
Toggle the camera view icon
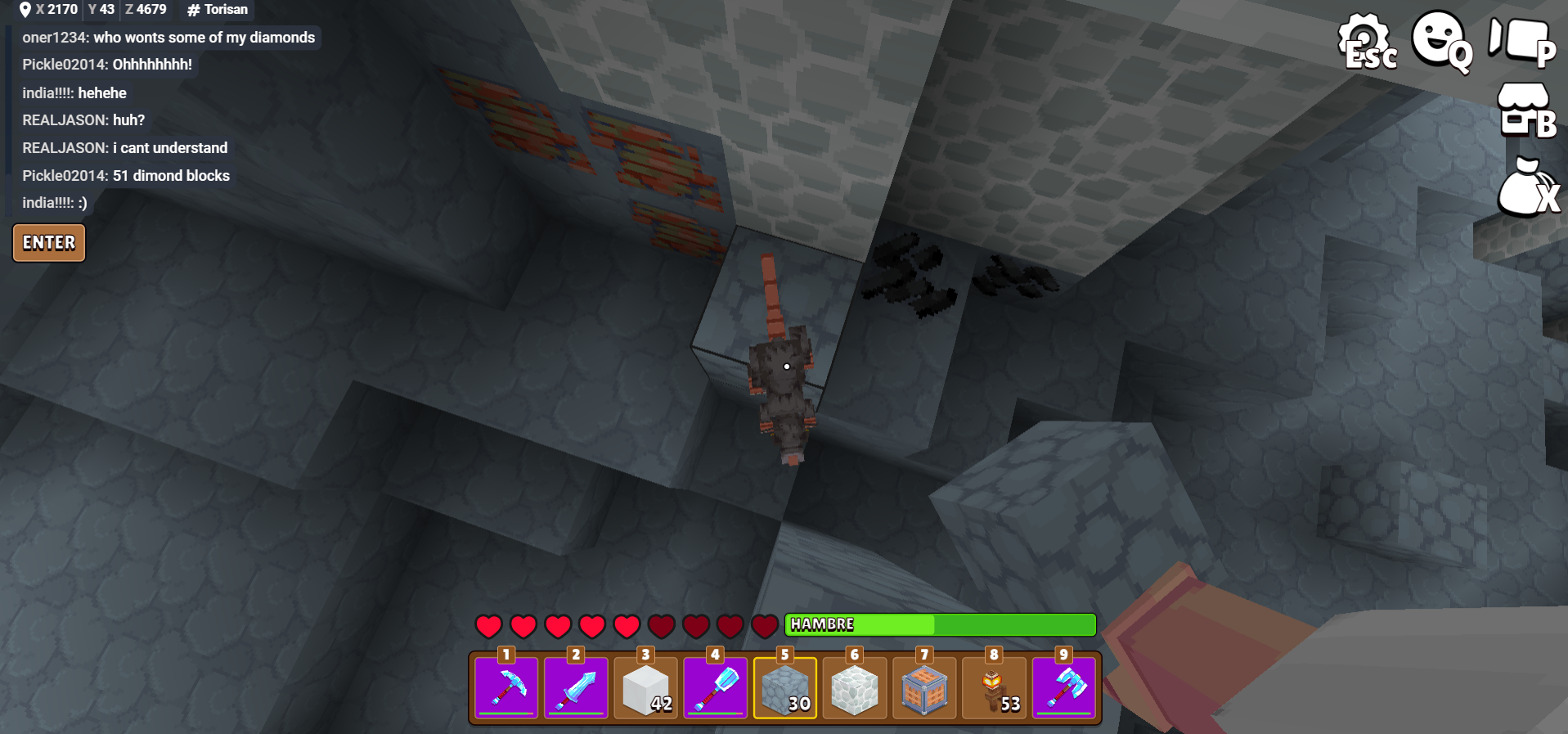point(1521,41)
